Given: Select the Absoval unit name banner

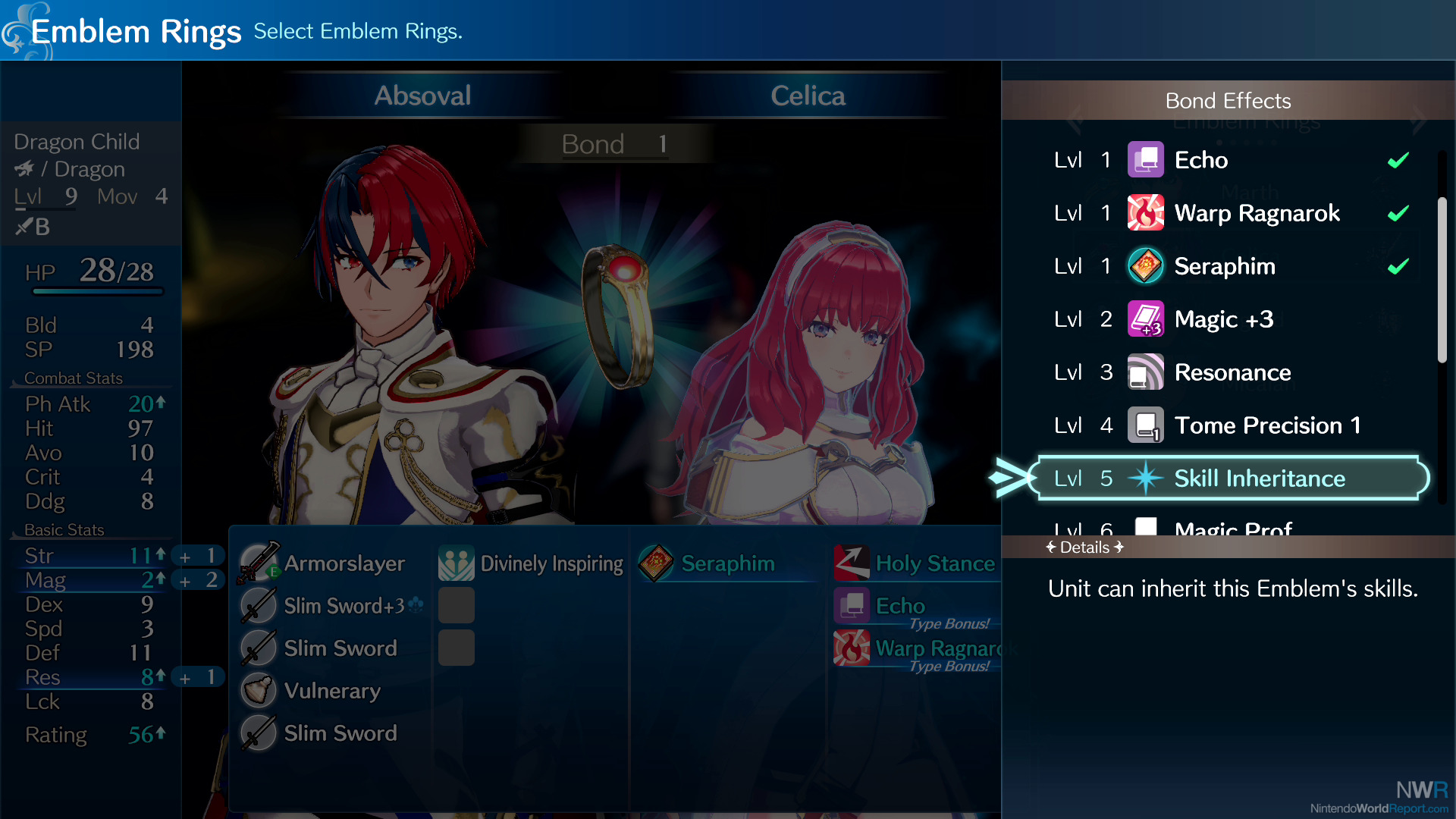Looking at the screenshot, I should coord(422,96).
